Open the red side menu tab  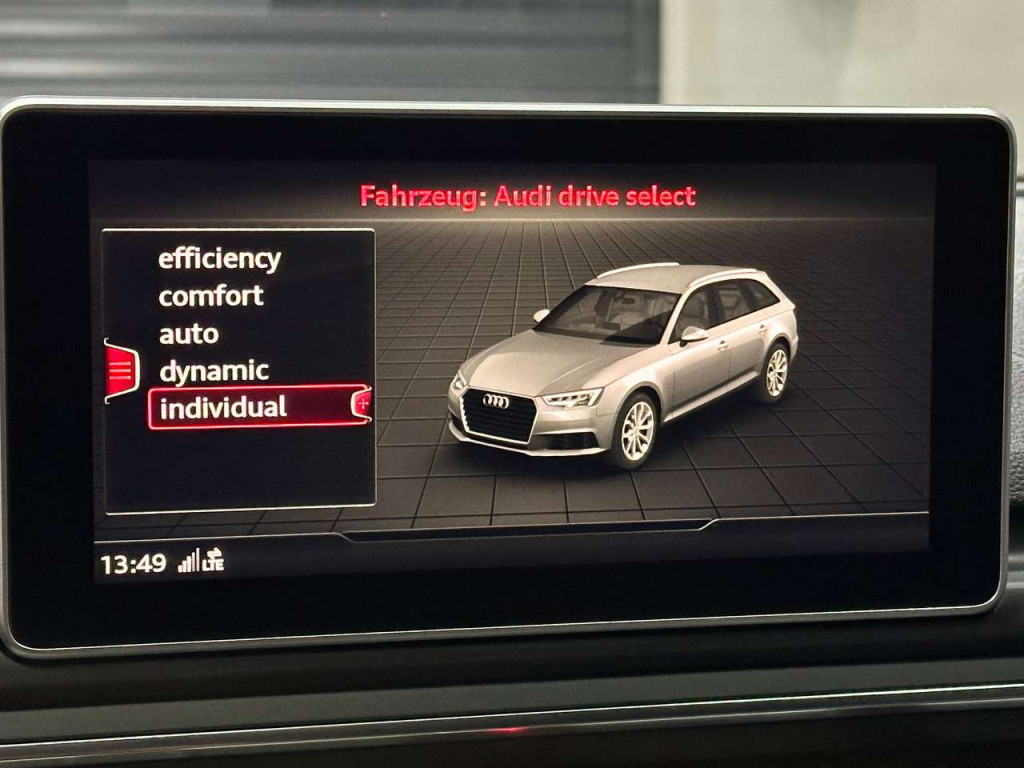pyautogui.click(x=120, y=371)
